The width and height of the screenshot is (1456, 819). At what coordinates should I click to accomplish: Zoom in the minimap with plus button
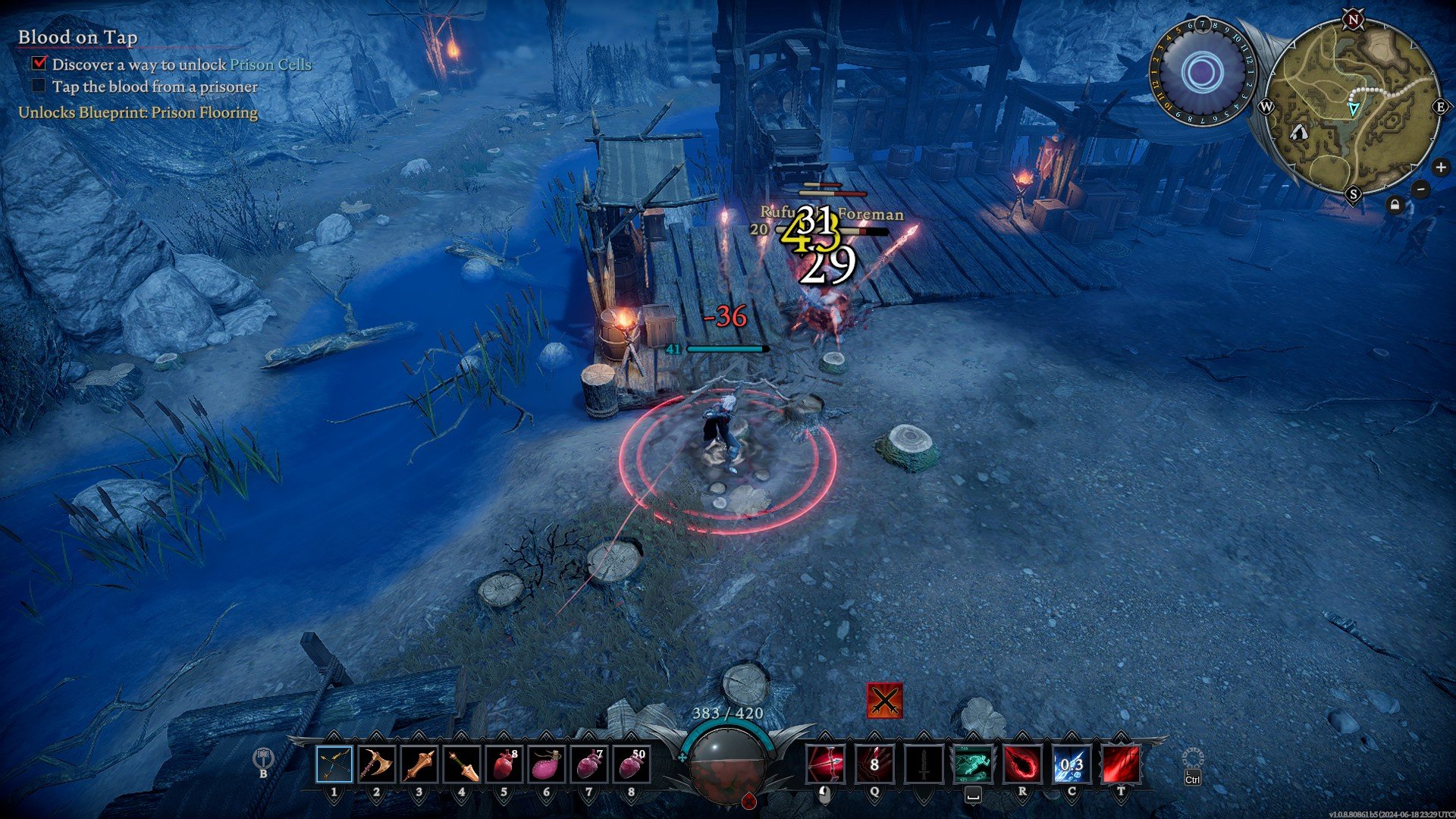click(x=1440, y=168)
